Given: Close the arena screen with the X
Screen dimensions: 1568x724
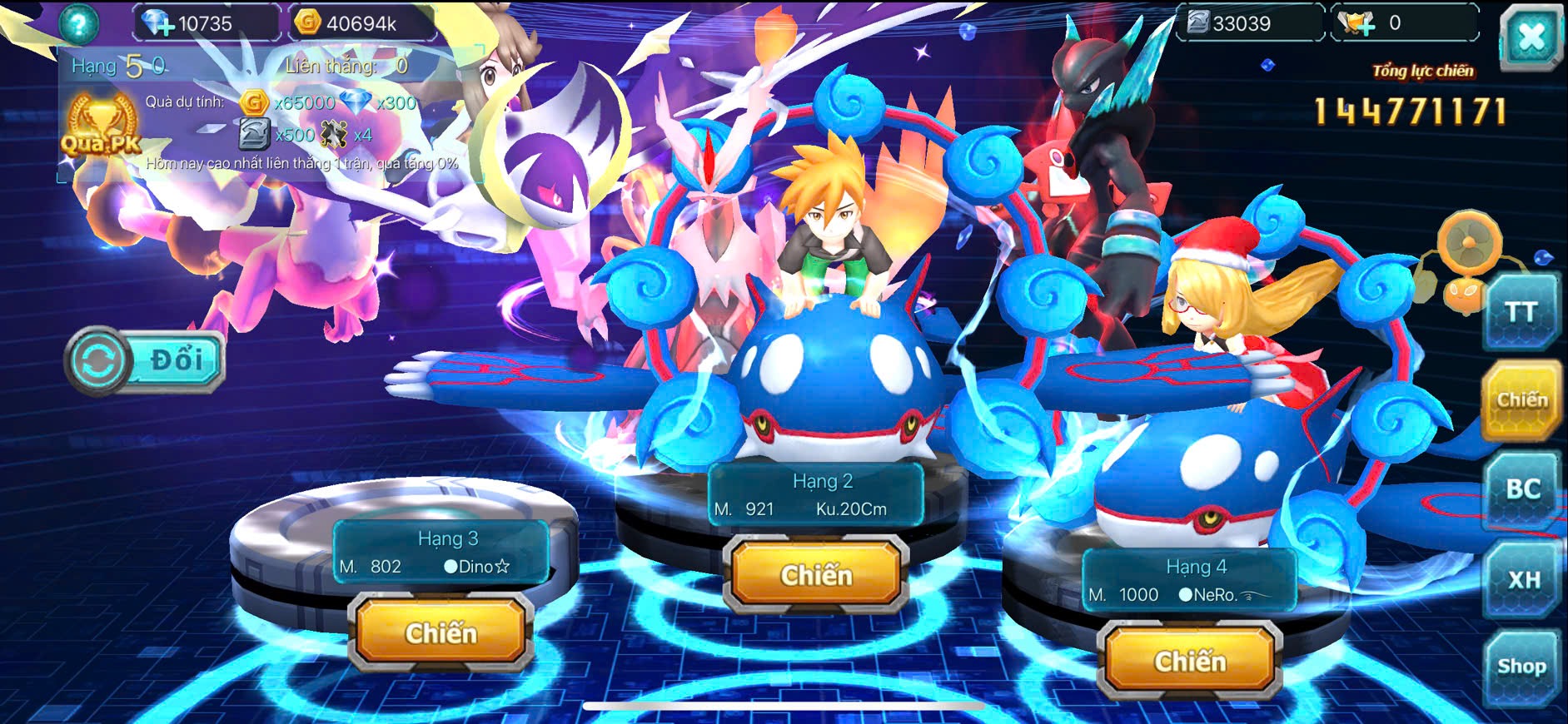Looking at the screenshot, I should 1531,37.
